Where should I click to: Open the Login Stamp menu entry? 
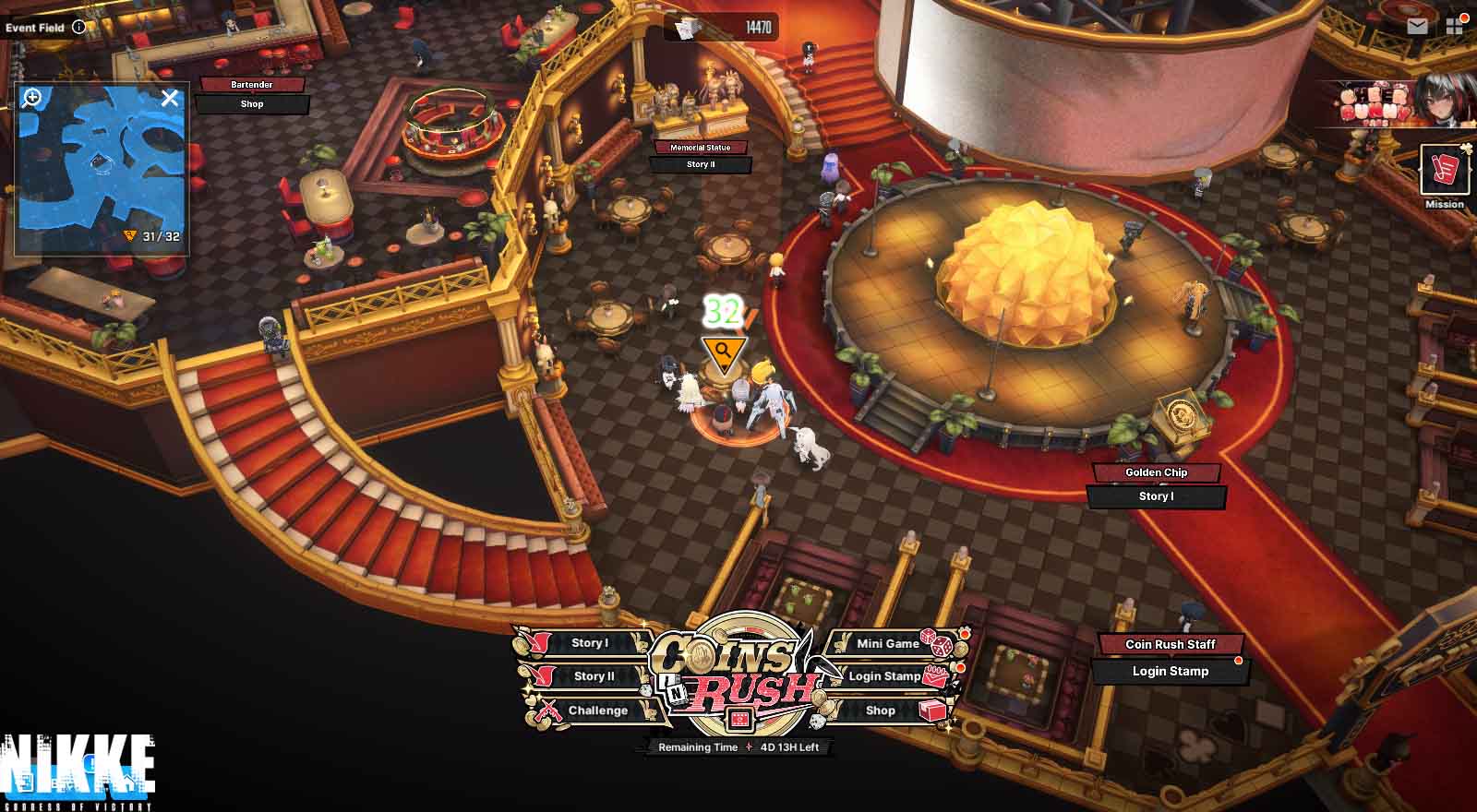point(884,676)
